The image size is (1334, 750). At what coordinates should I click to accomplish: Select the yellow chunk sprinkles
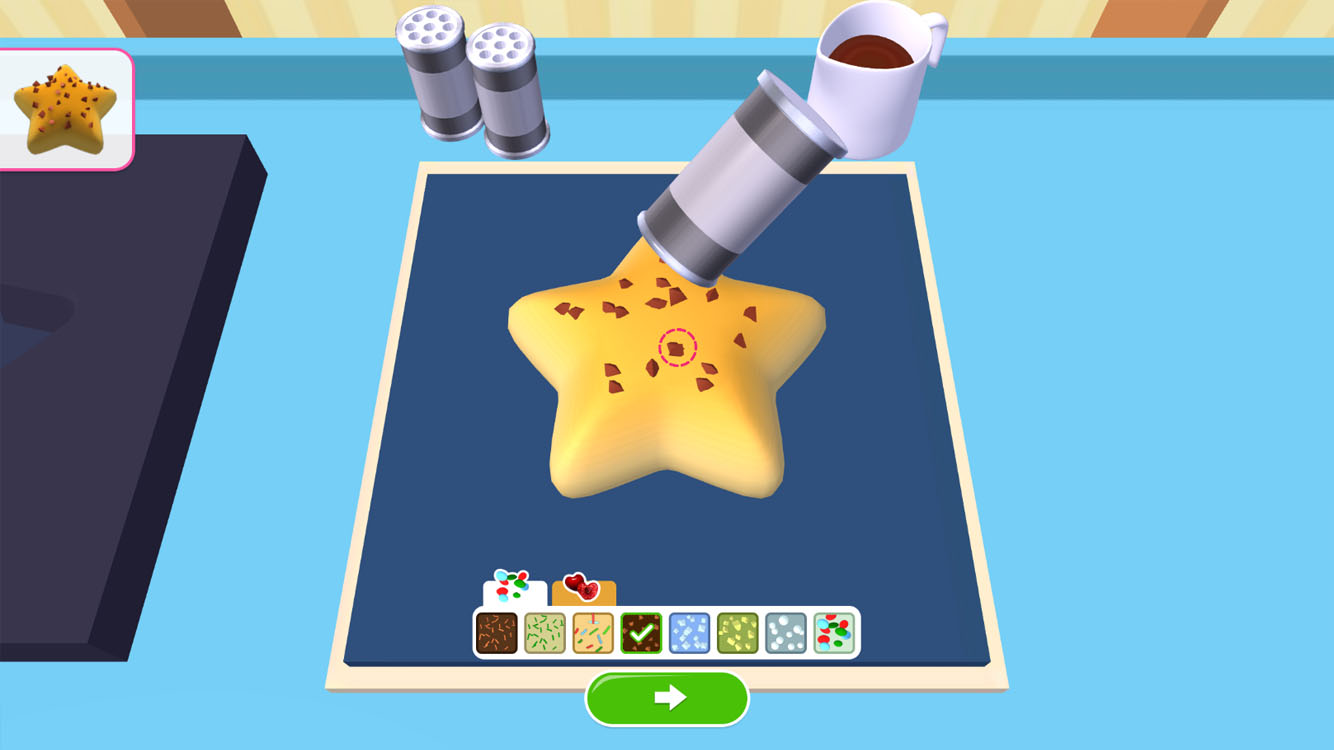736,631
